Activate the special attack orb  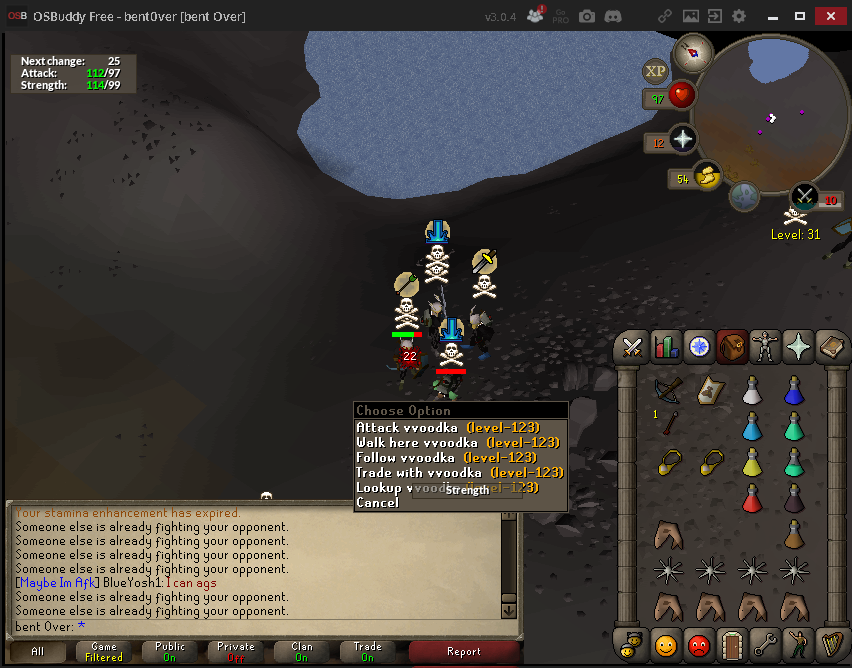point(805,196)
